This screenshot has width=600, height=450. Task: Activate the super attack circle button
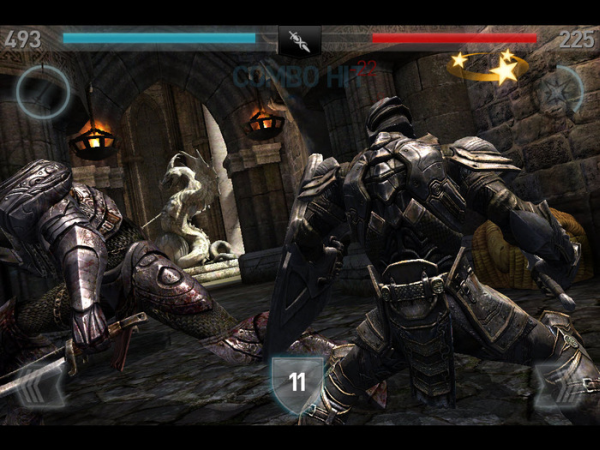point(42,92)
